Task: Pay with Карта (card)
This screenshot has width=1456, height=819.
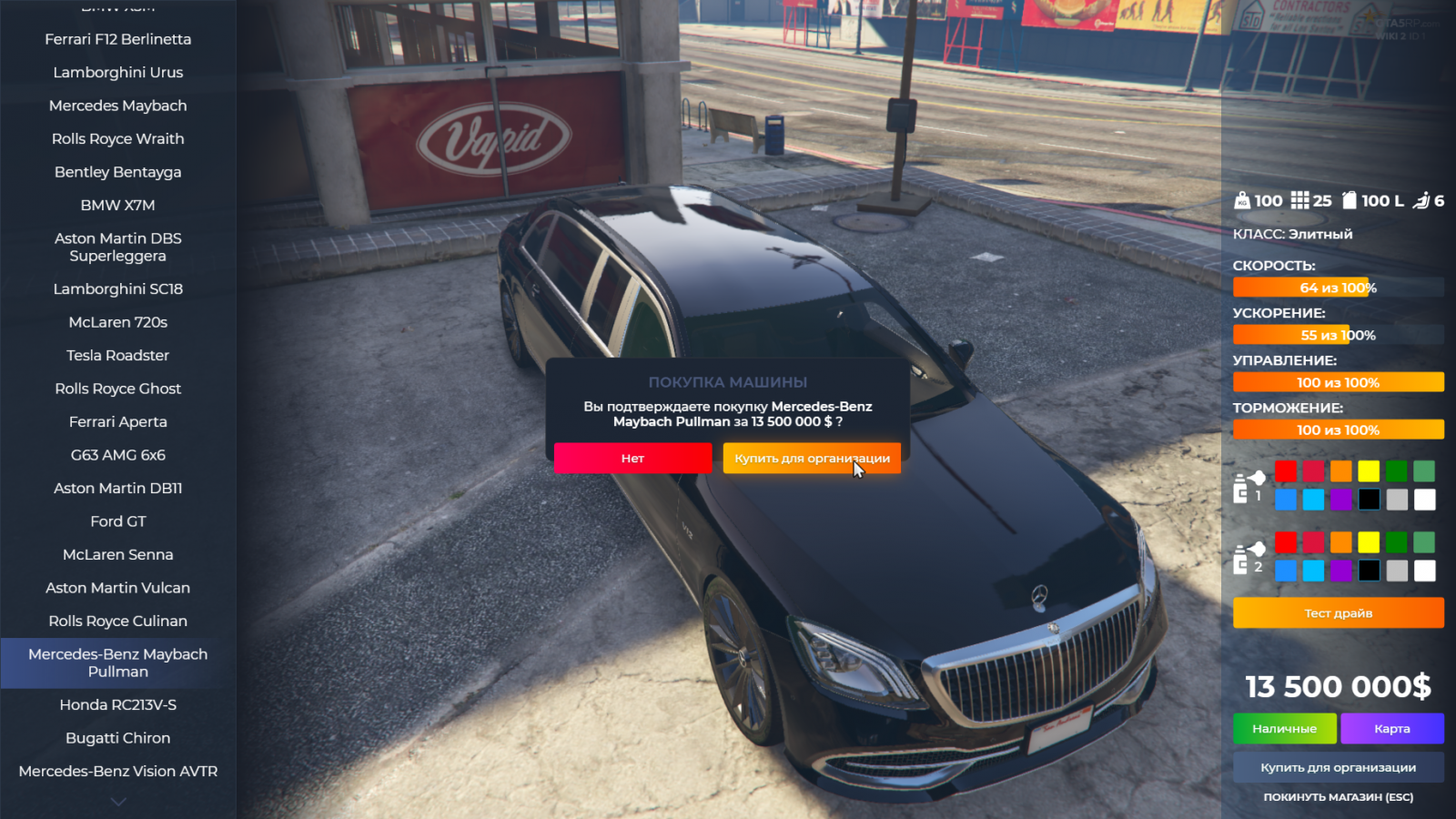Action: [1391, 729]
